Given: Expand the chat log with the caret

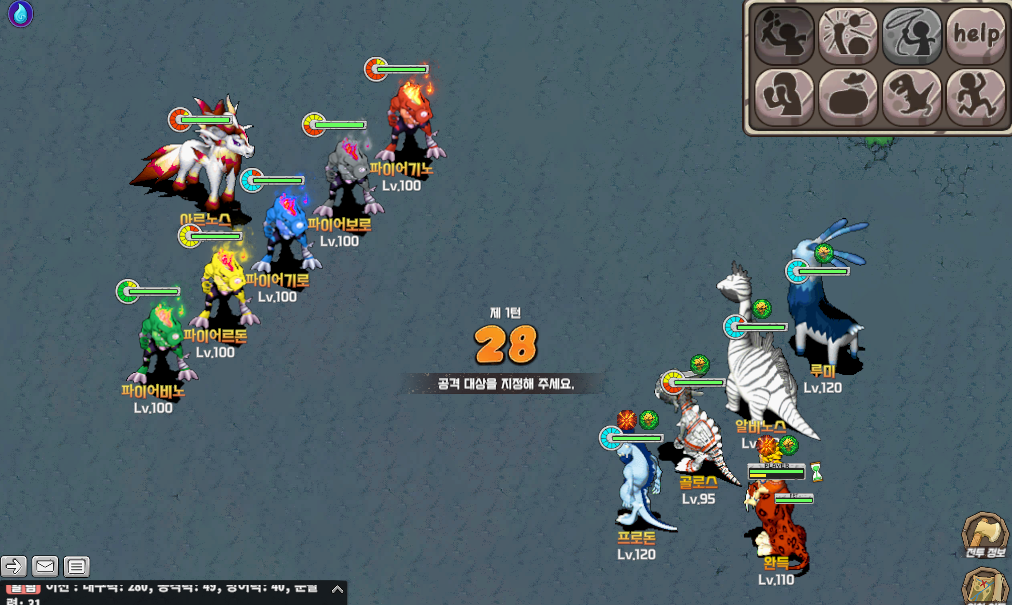Looking at the screenshot, I should coord(338,591).
